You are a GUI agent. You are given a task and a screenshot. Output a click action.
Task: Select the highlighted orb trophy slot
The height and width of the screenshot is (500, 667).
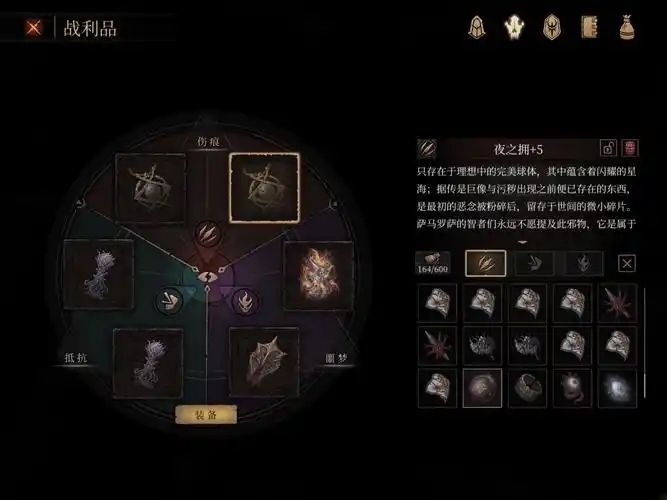click(264, 187)
